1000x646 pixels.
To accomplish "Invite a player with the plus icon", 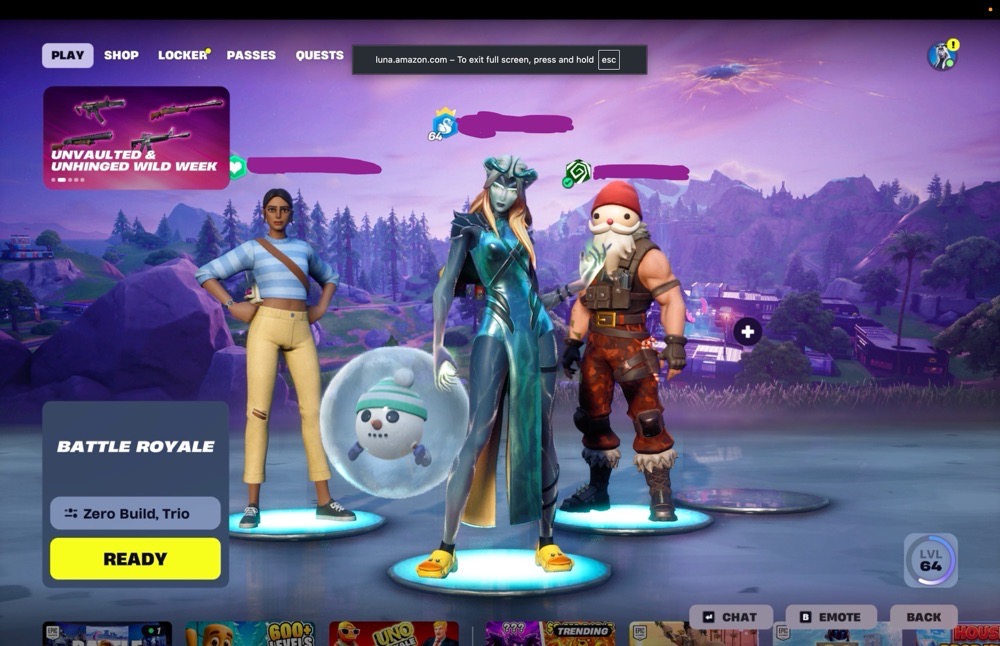I will tap(747, 332).
